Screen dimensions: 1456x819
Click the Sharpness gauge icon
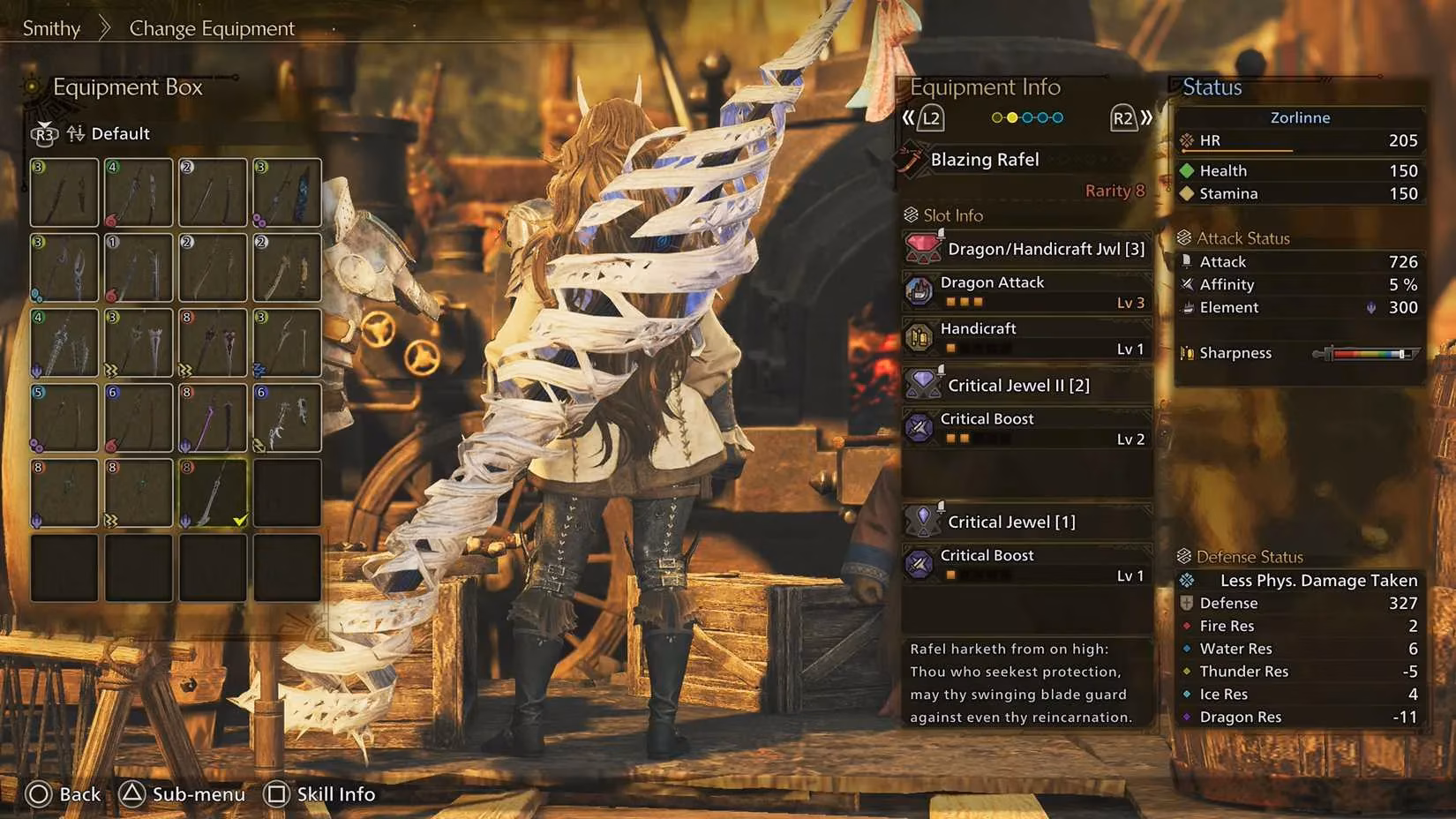[1189, 352]
